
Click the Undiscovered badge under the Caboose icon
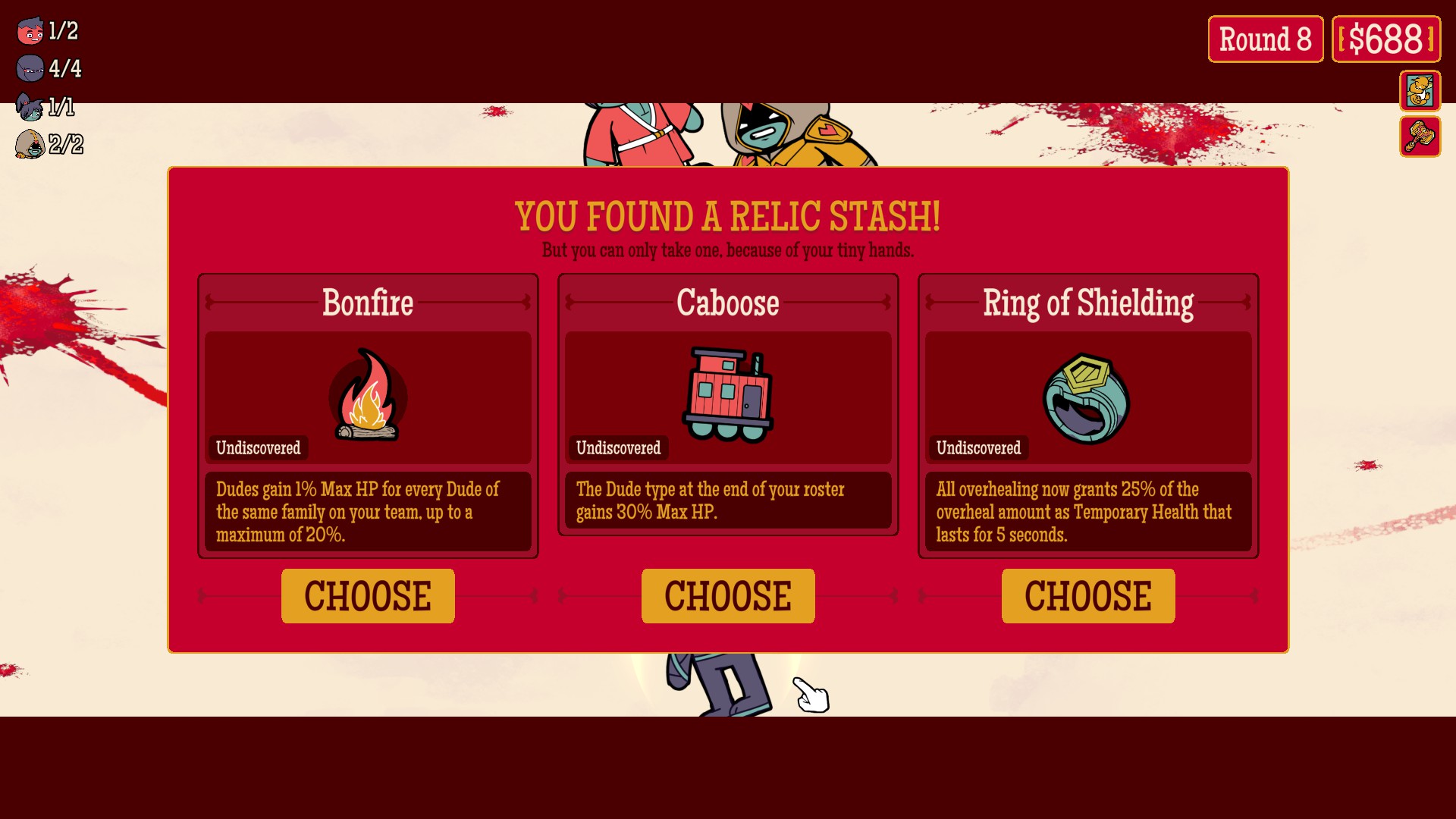click(x=618, y=447)
